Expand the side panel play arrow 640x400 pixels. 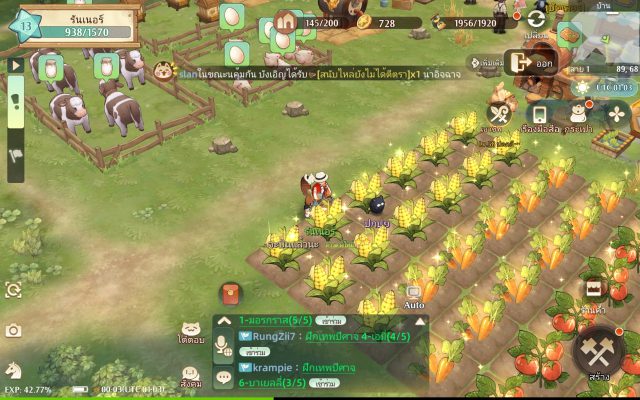tap(15, 64)
